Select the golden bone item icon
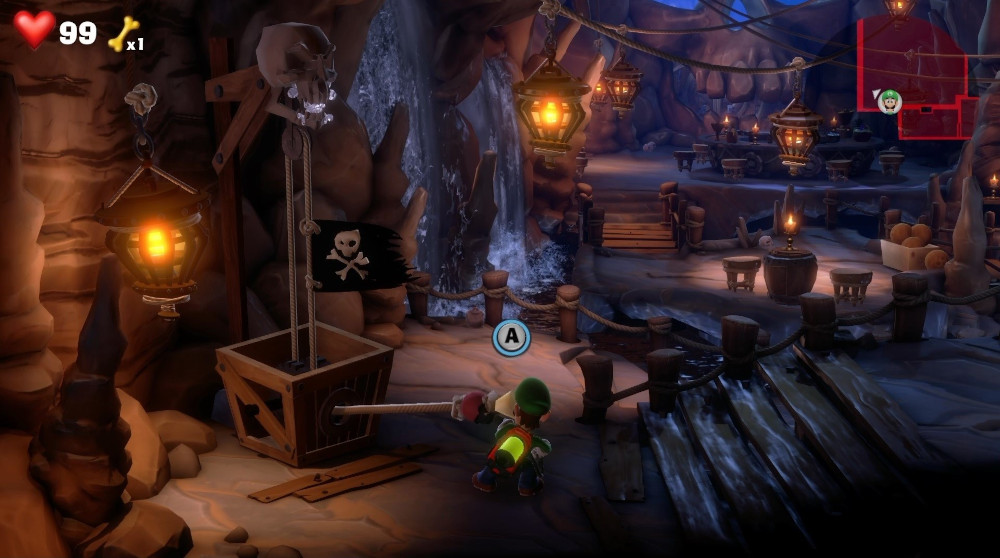1000x558 pixels. pyautogui.click(x=123, y=33)
